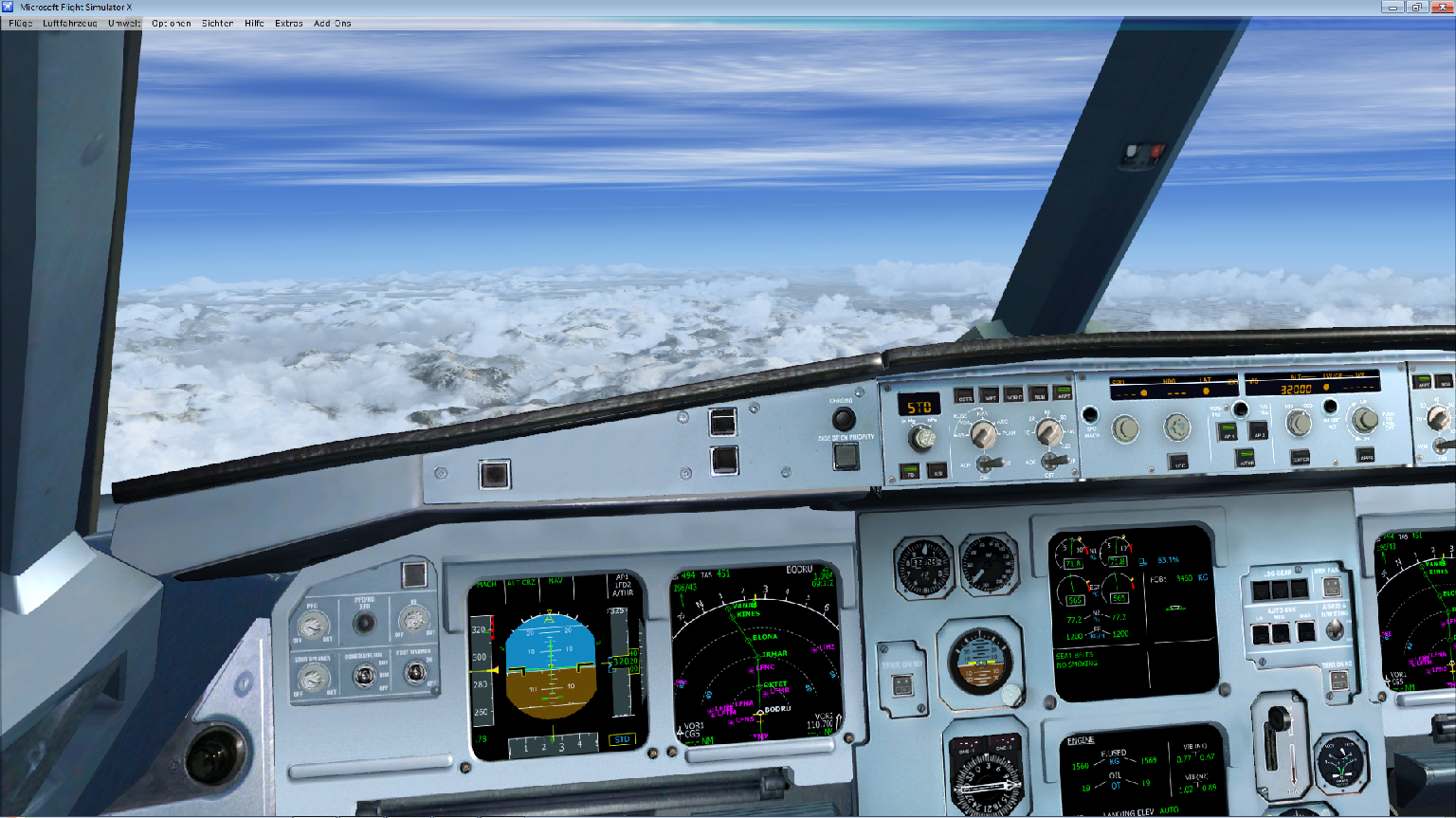Arm the APPR approach button
Viewport: 1456px width, 818px height.
pyautogui.click(x=1366, y=456)
